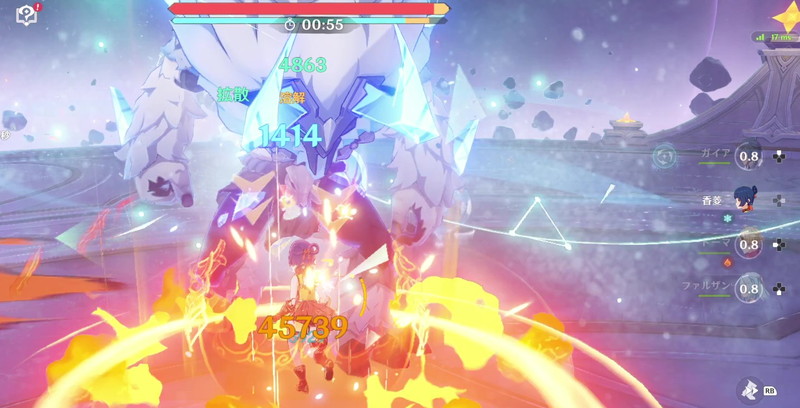Activate the elemental burst skill icon
800x408 pixels.
coord(751,388)
